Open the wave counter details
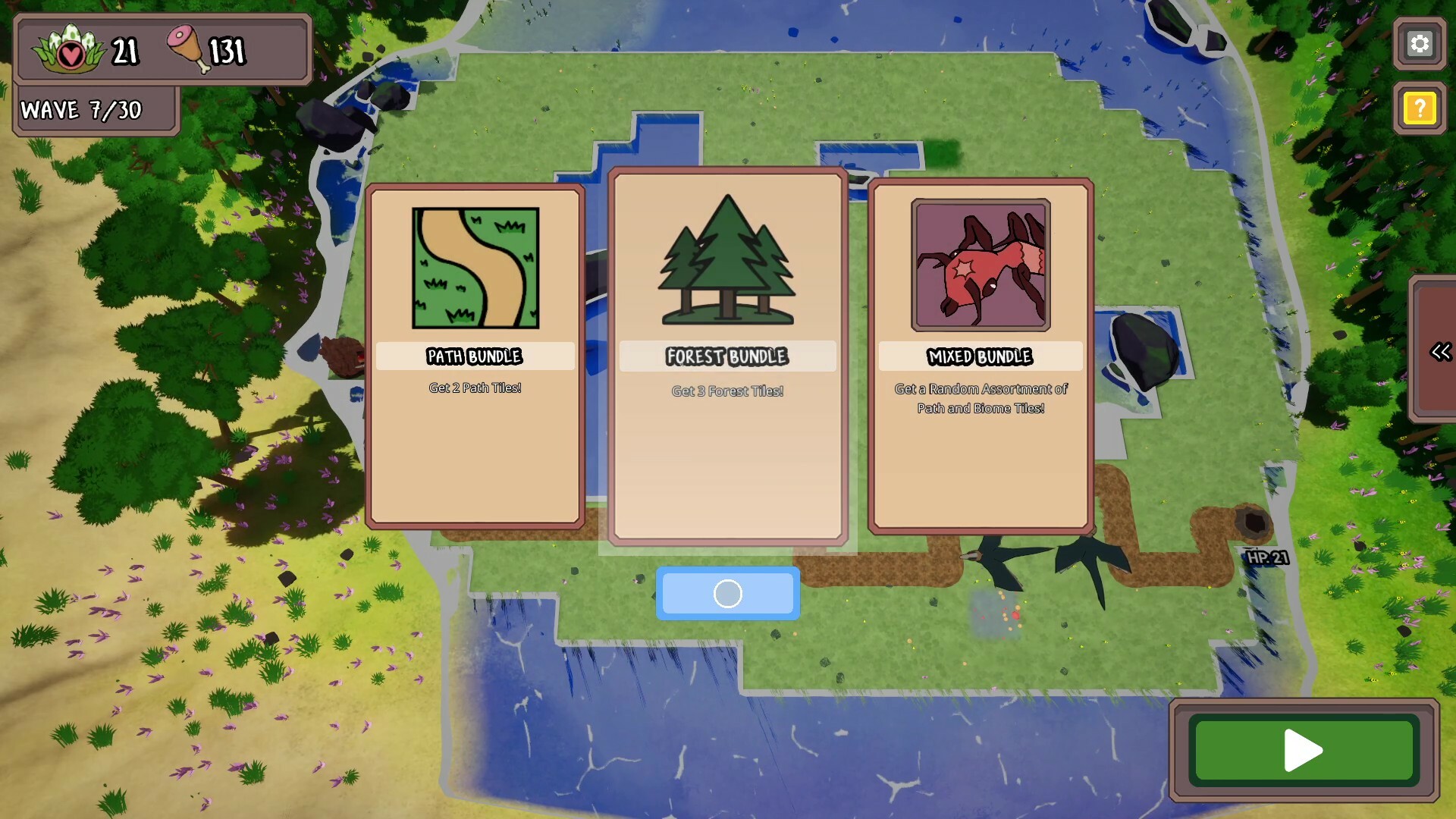This screenshot has width=1456, height=819. 81,109
